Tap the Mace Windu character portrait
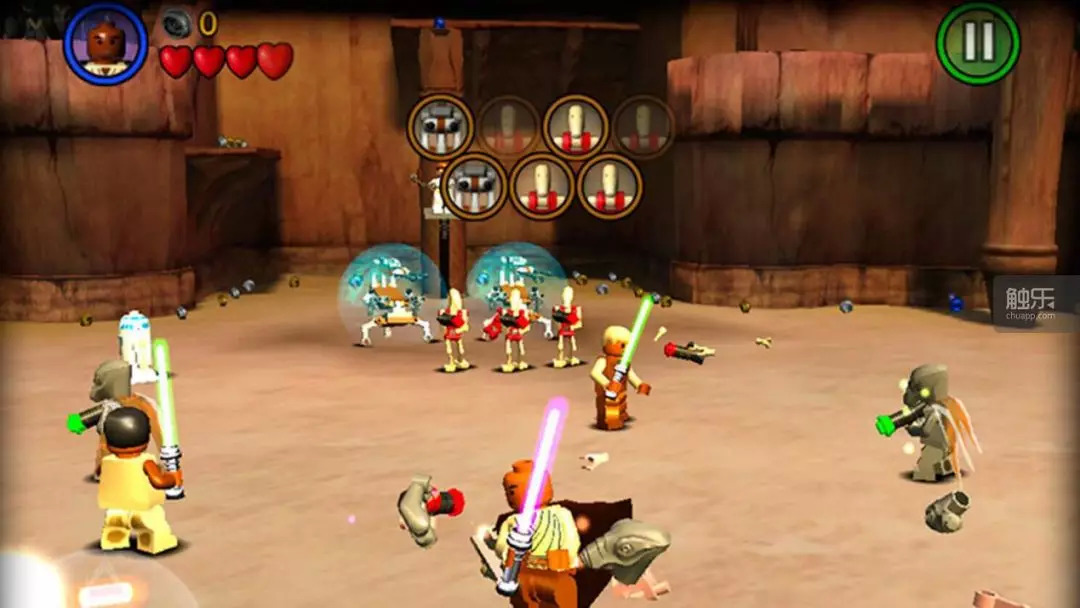Image resolution: width=1080 pixels, height=608 pixels. (105, 42)
